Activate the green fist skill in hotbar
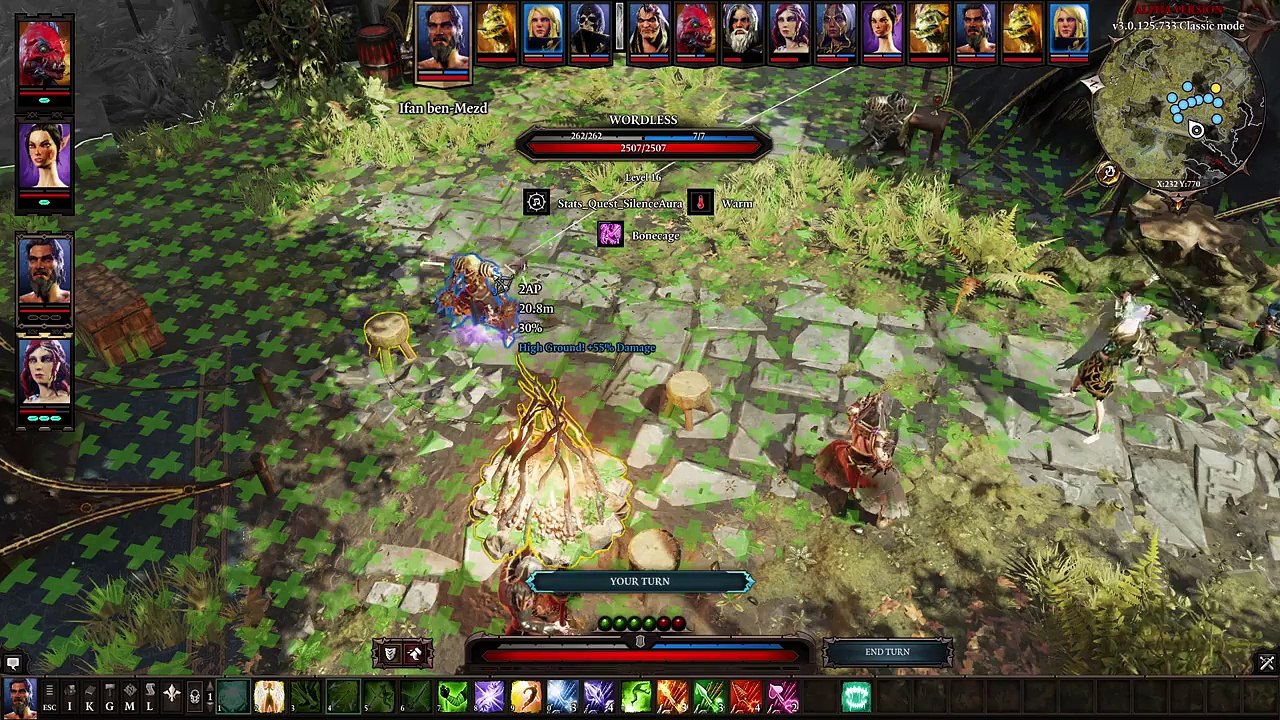Viewport: 1280px width, 720px height. pyautogui.click(x=453, y=696)
